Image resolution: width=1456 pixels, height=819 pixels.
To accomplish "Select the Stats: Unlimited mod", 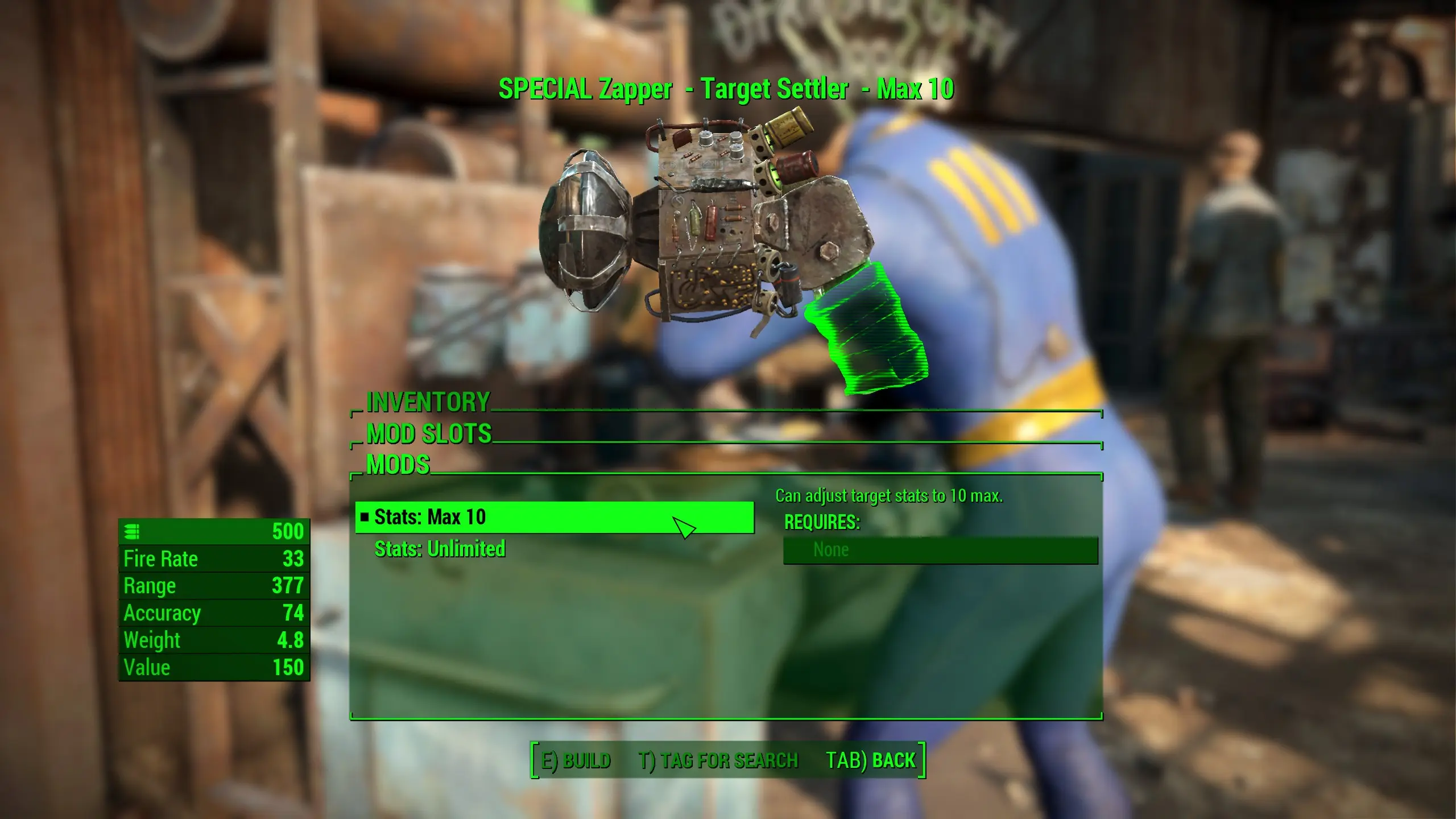I will tap(441, 550).
